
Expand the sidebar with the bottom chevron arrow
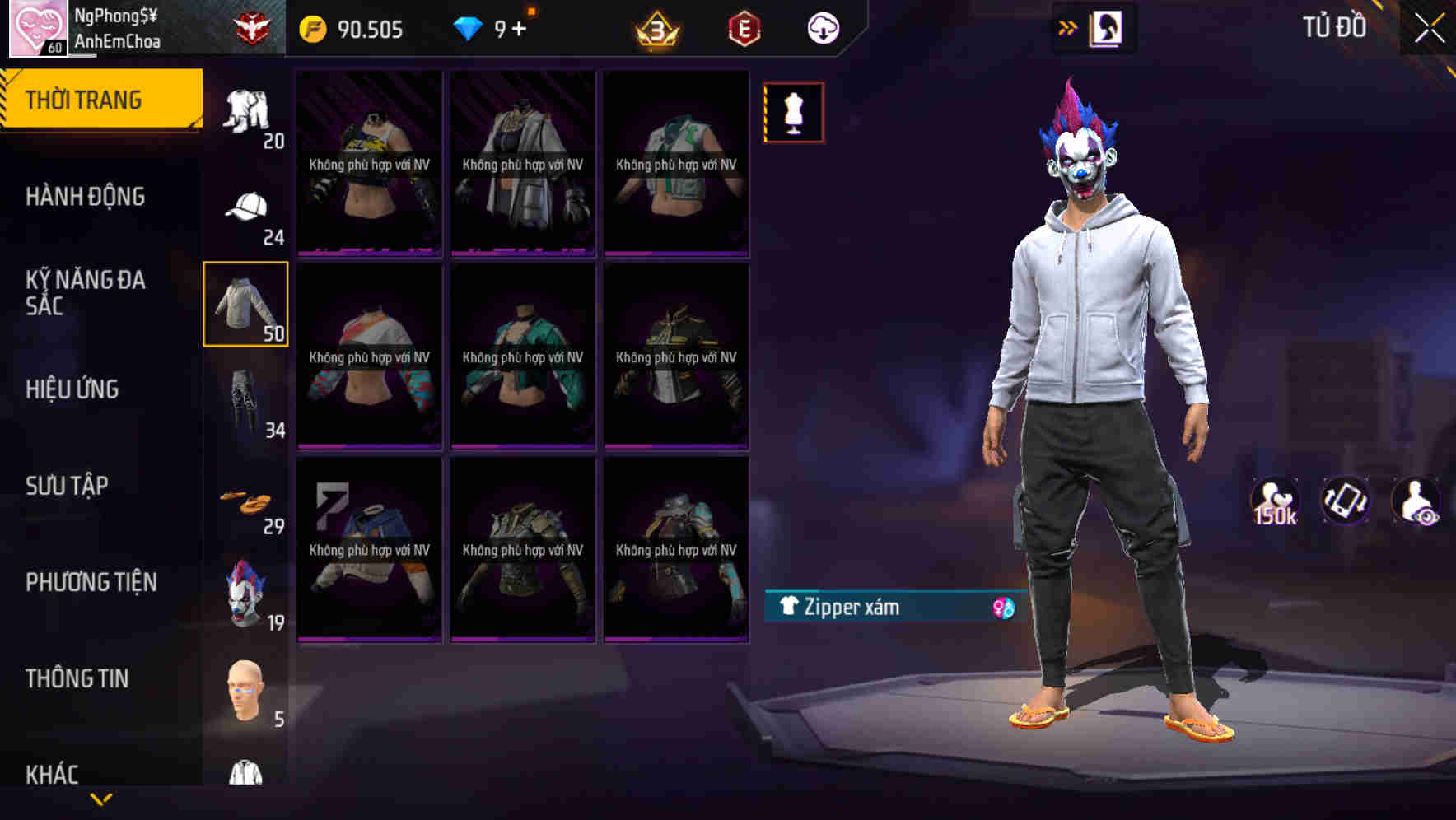coord(101,801)
